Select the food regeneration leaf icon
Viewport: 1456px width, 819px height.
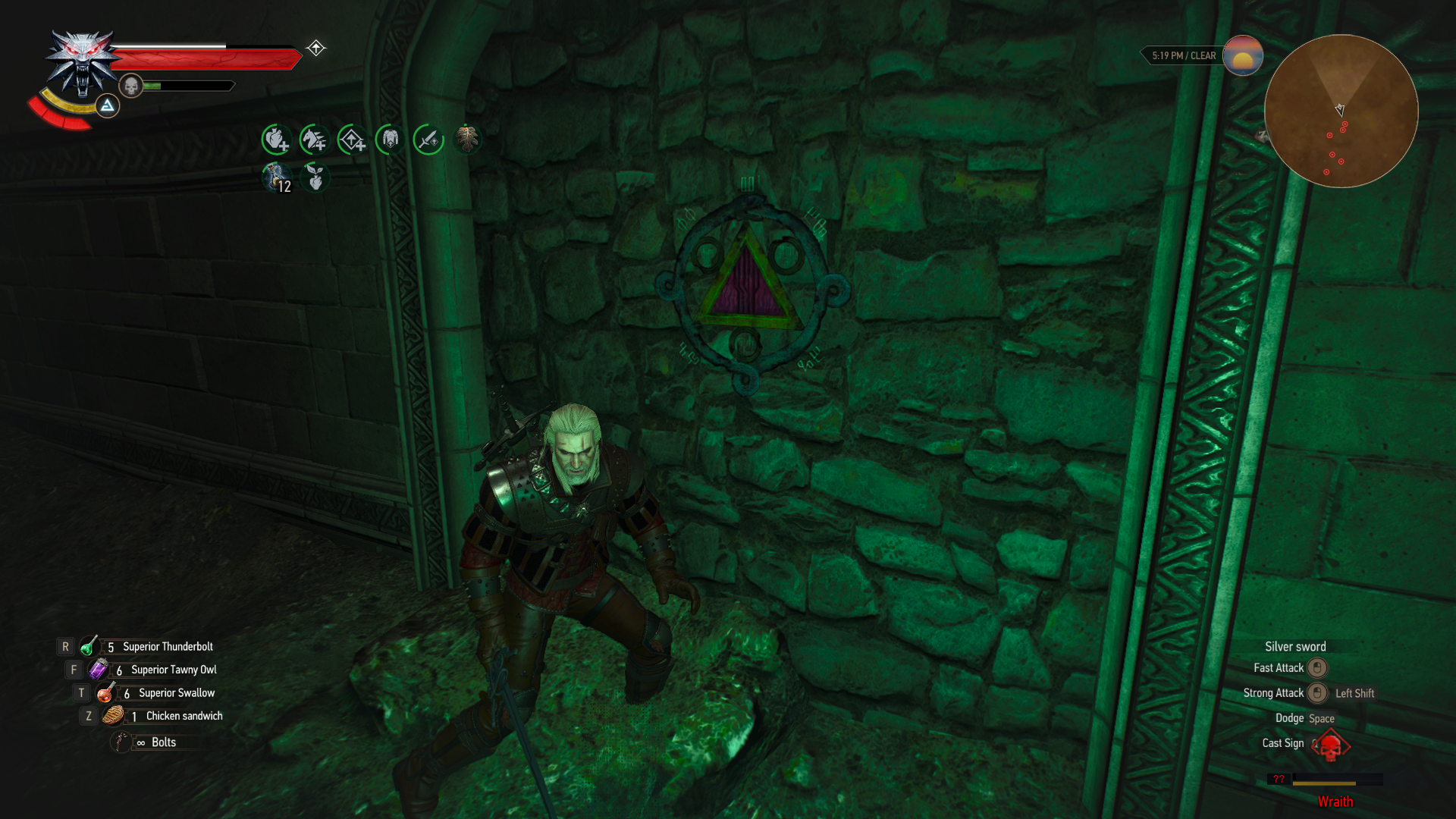click(313, 178)
